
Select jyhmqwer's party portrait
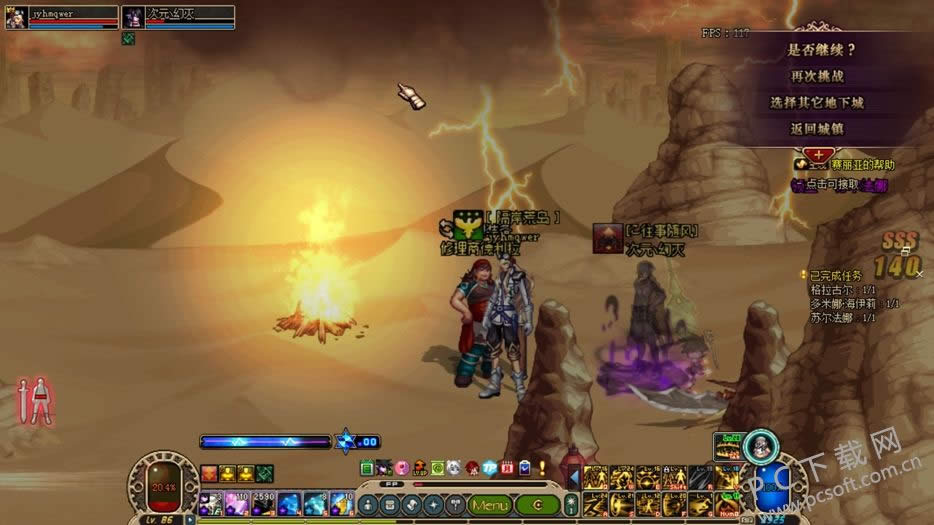pyautogui.click(x=16, y=17)
